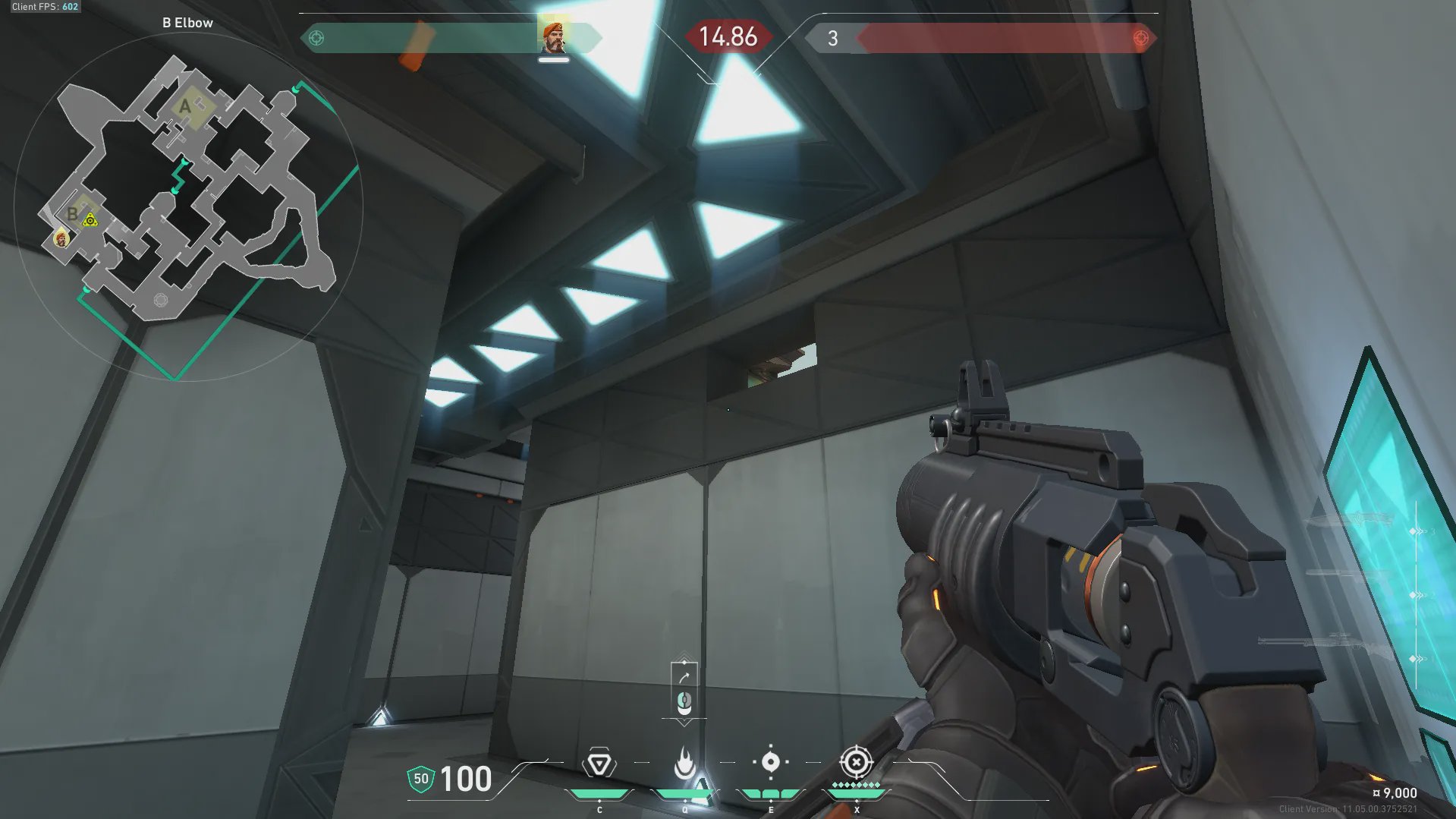Select Brimstone's portrait in the top bar
This screenshot has width=1456, height=819.
[553, 37]
